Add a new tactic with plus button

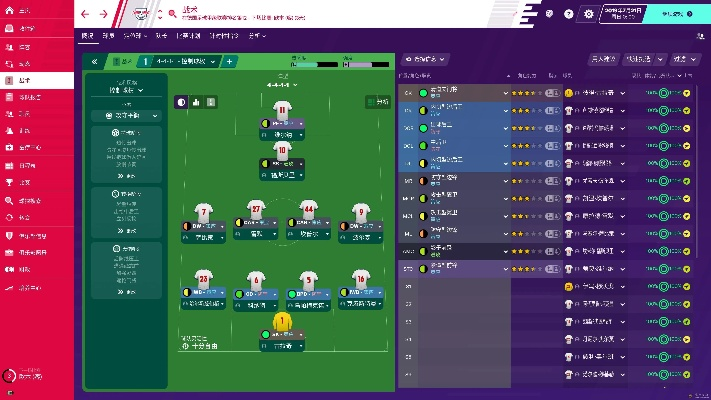[x=229, y=61]
